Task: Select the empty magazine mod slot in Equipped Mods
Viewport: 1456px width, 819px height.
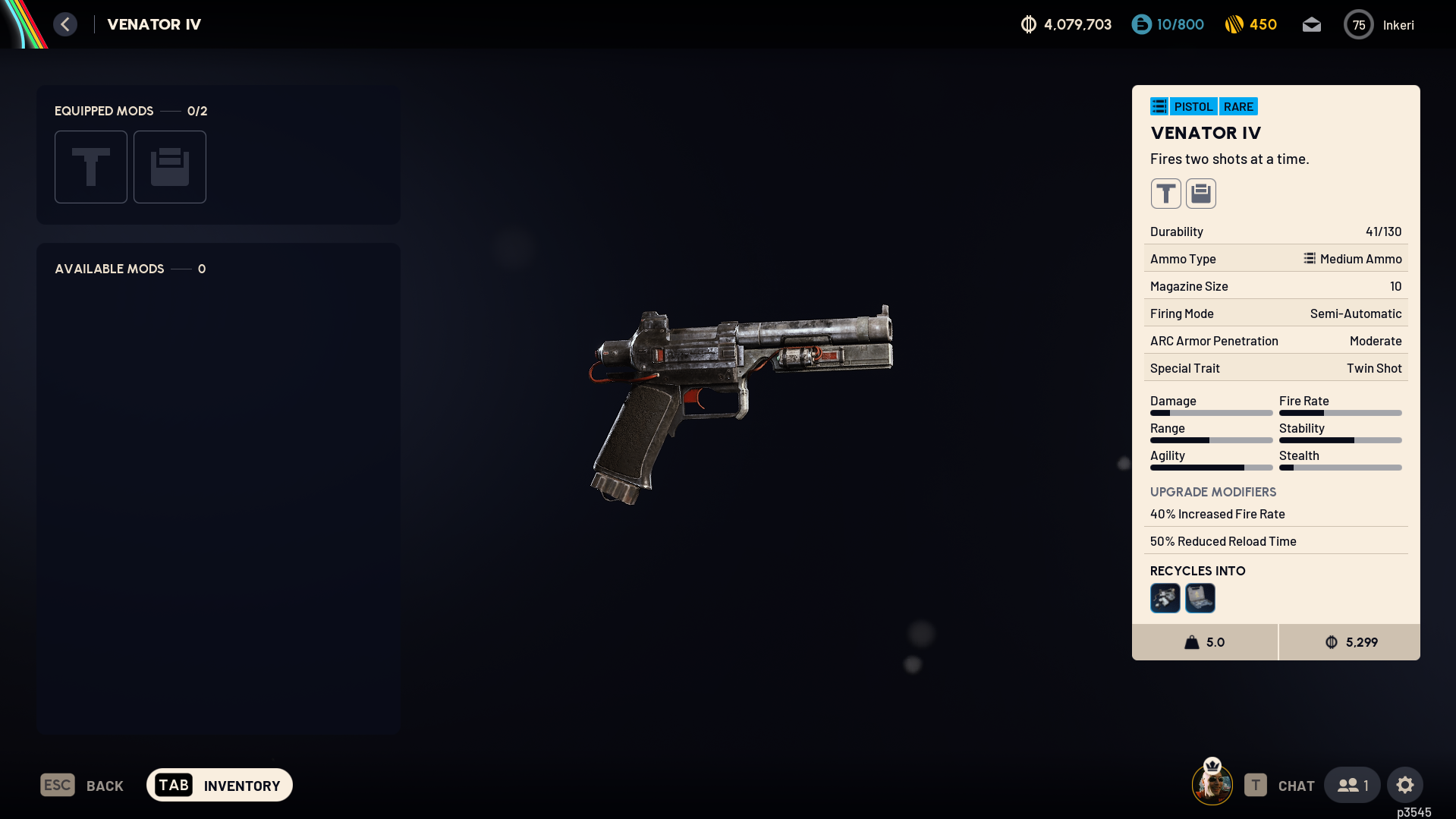Action: pyautogui.click(x=170, y=167)
